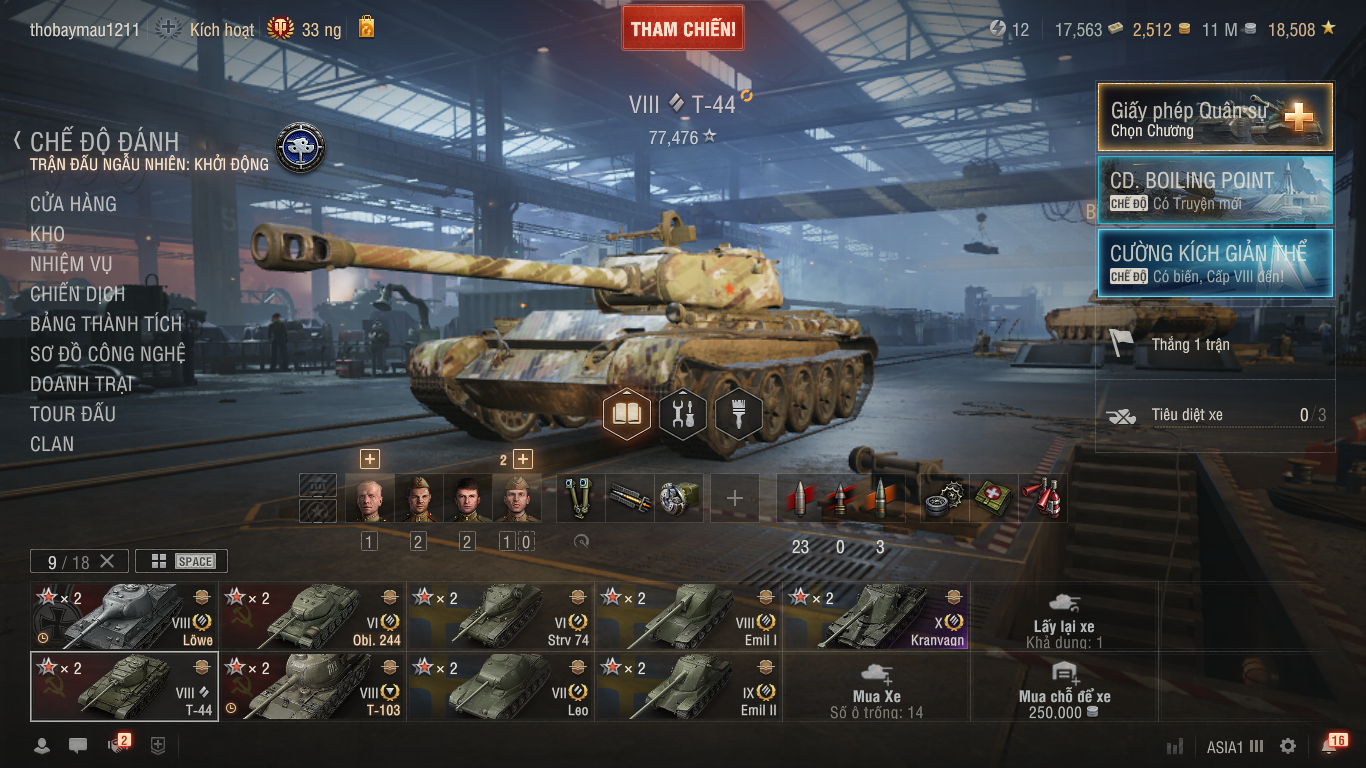Open the paintbrush exterior customization icon
Screen dimensions: 1366x768
[739, 413]
